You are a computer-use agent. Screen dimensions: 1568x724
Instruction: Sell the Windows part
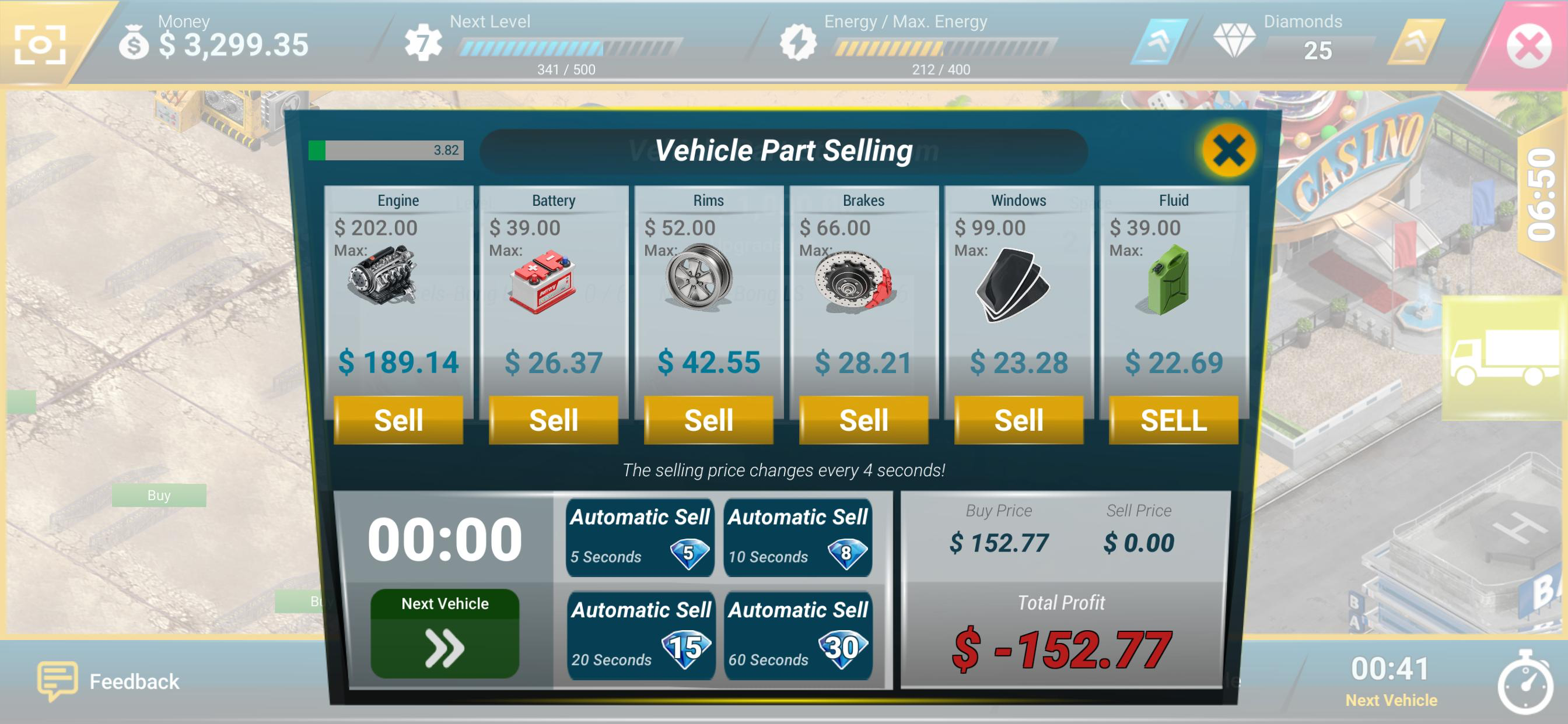(1019, 420)
